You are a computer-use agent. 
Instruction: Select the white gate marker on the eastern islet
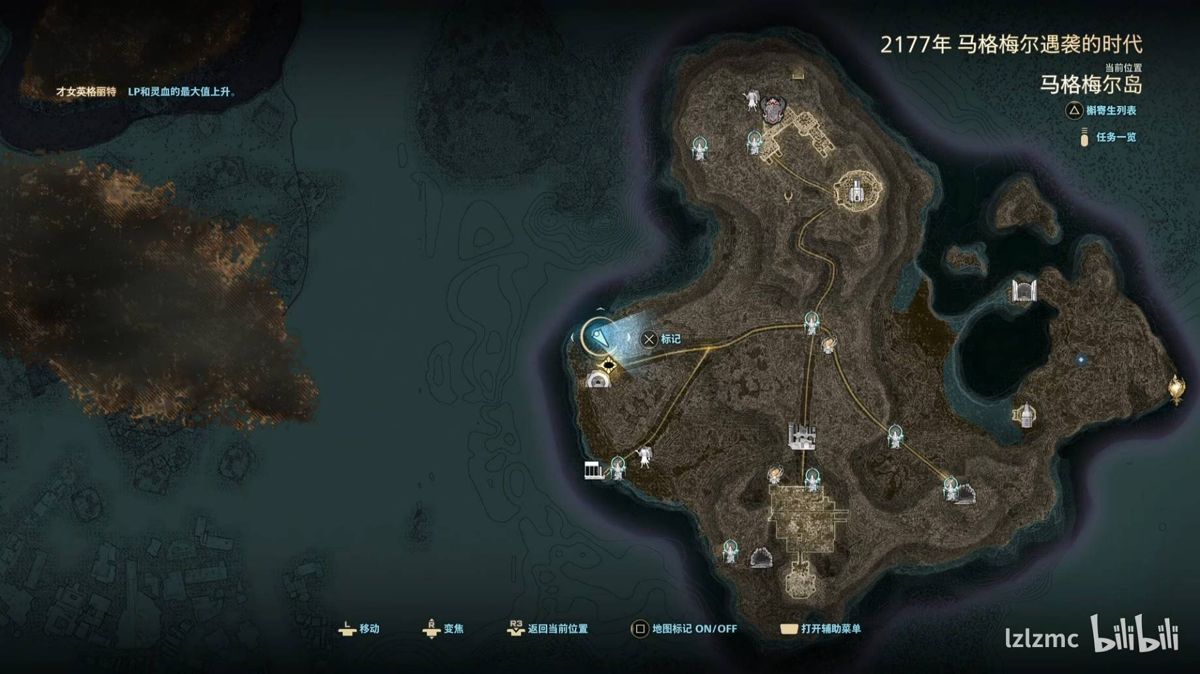[1022, 291]
